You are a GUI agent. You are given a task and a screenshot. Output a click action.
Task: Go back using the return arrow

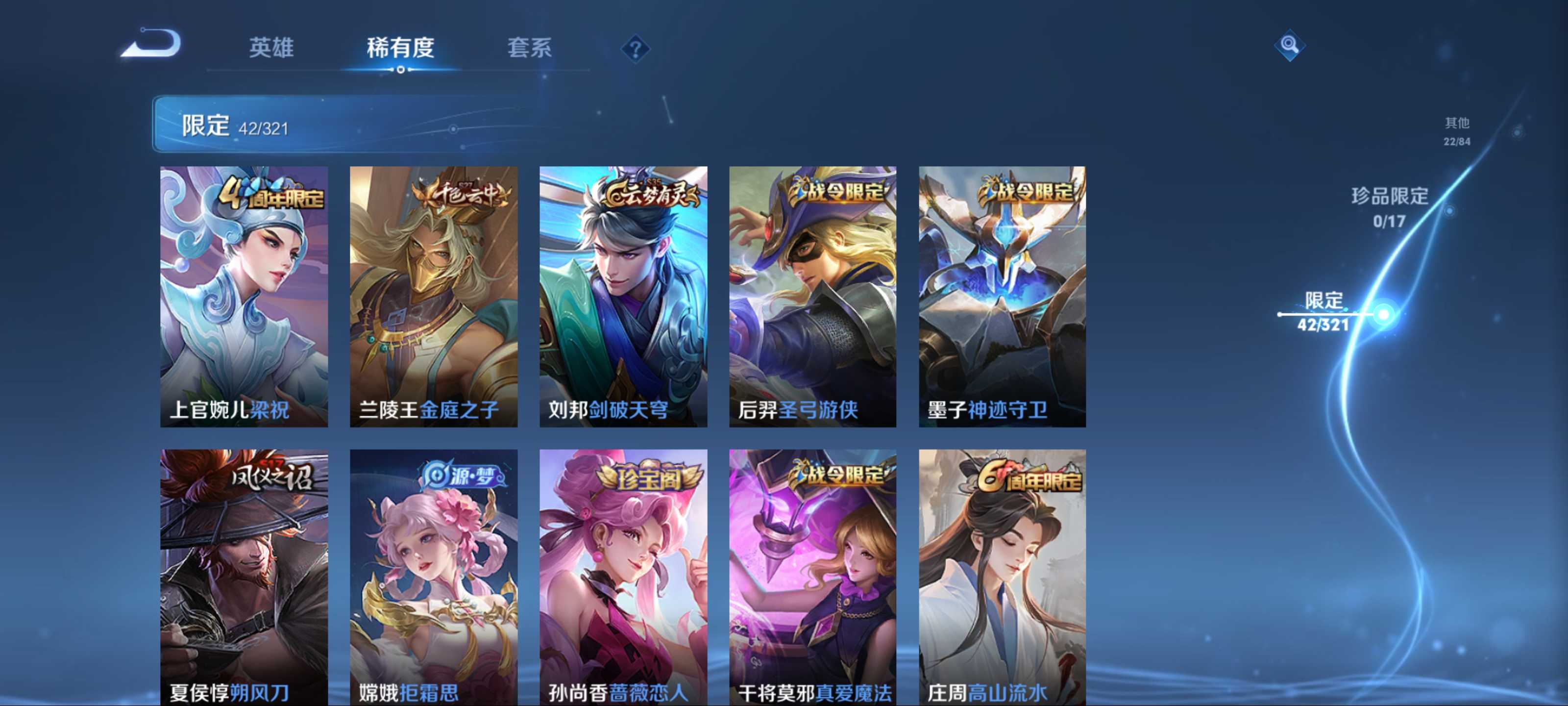click(152, 44)
